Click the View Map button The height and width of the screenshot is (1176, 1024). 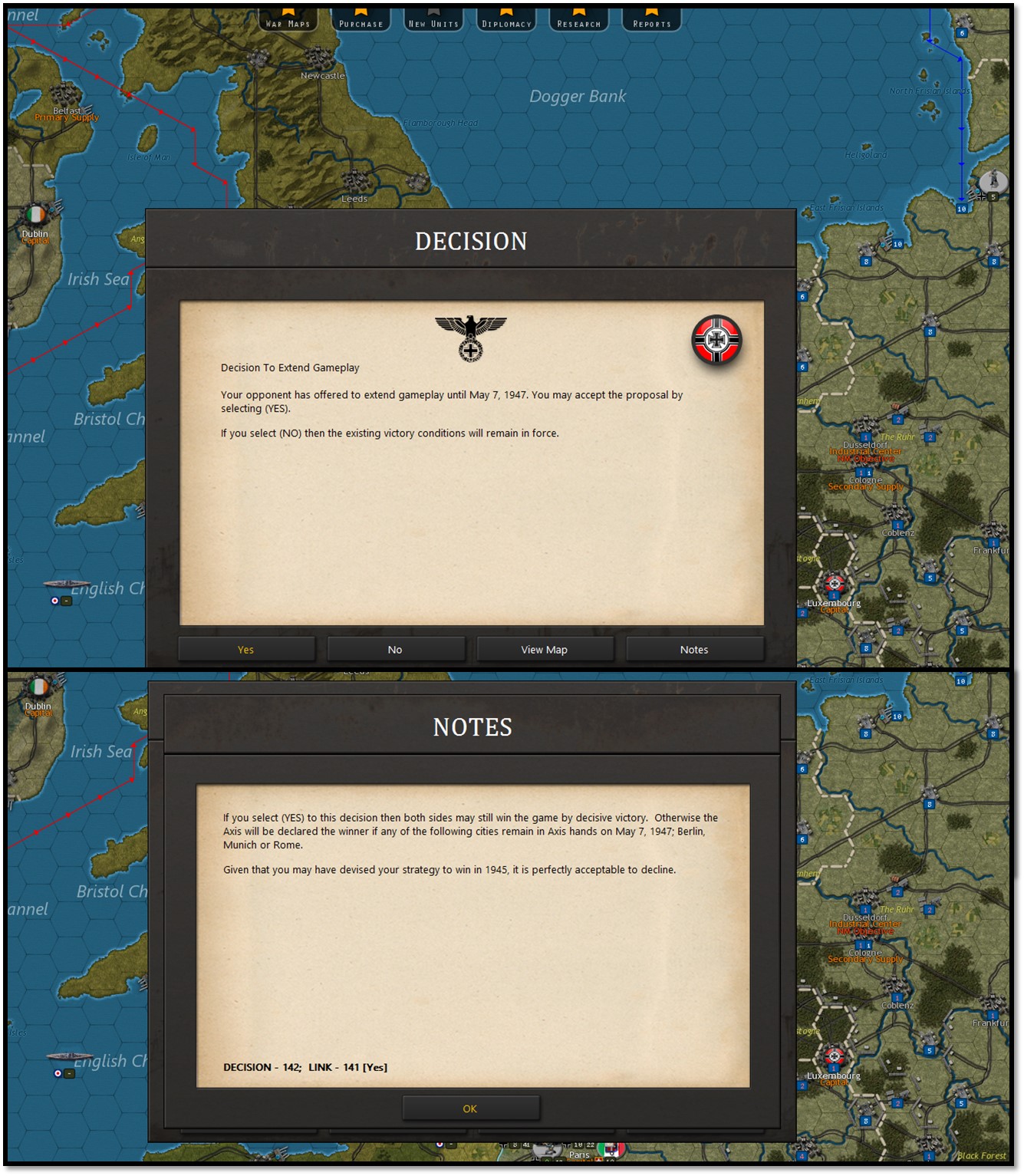point(545,648)
